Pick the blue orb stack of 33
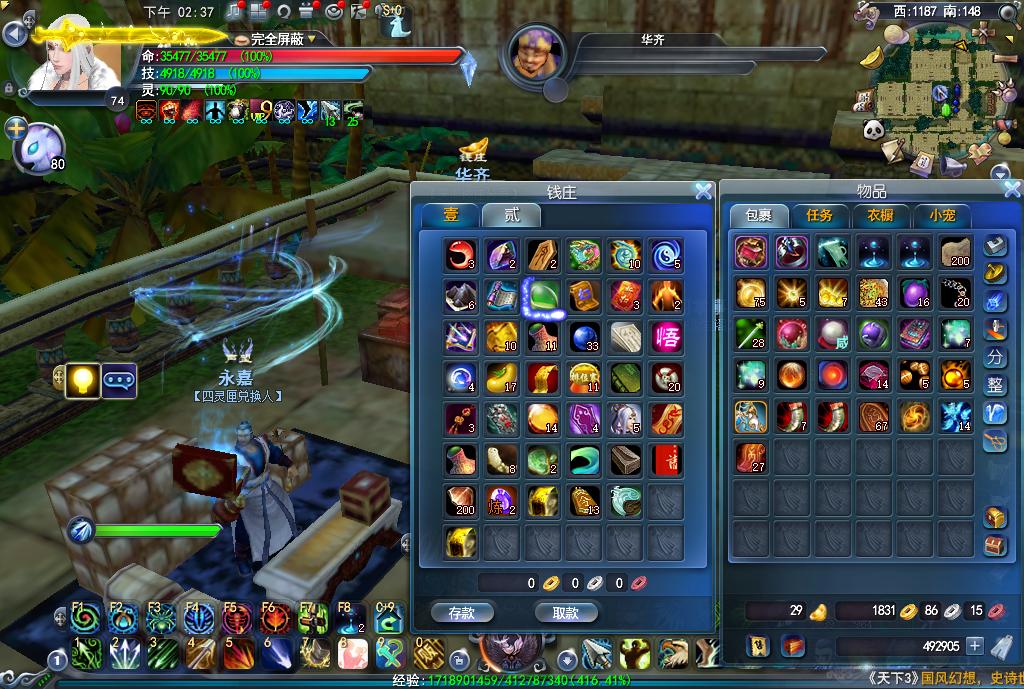Viewport: 1024px width, 689px height. coord(585,337)
